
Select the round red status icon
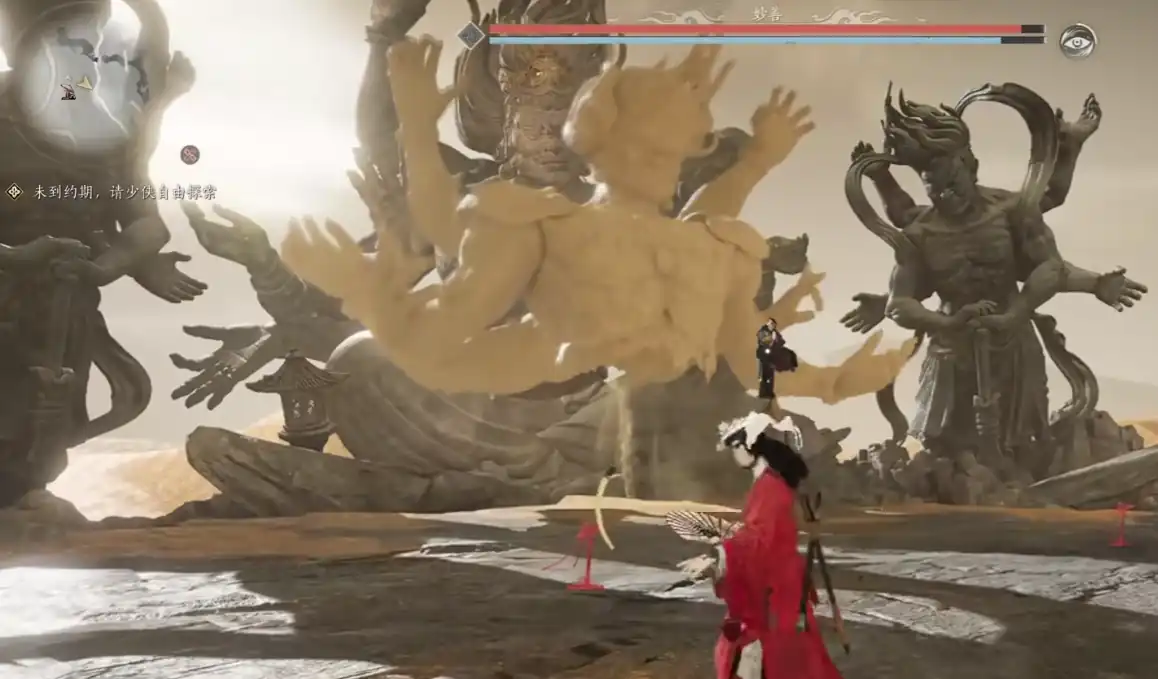pos(190,154)
